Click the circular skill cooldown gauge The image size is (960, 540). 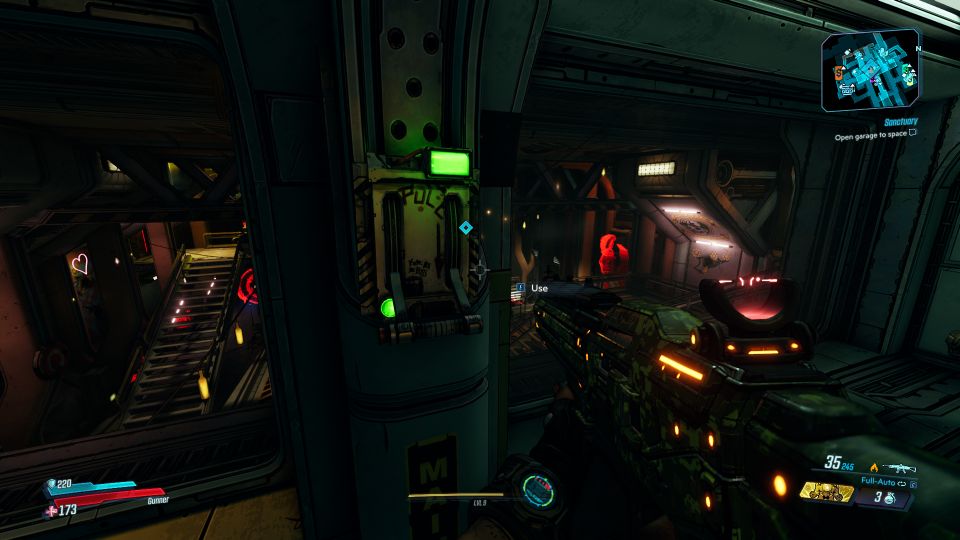[537, 490]
